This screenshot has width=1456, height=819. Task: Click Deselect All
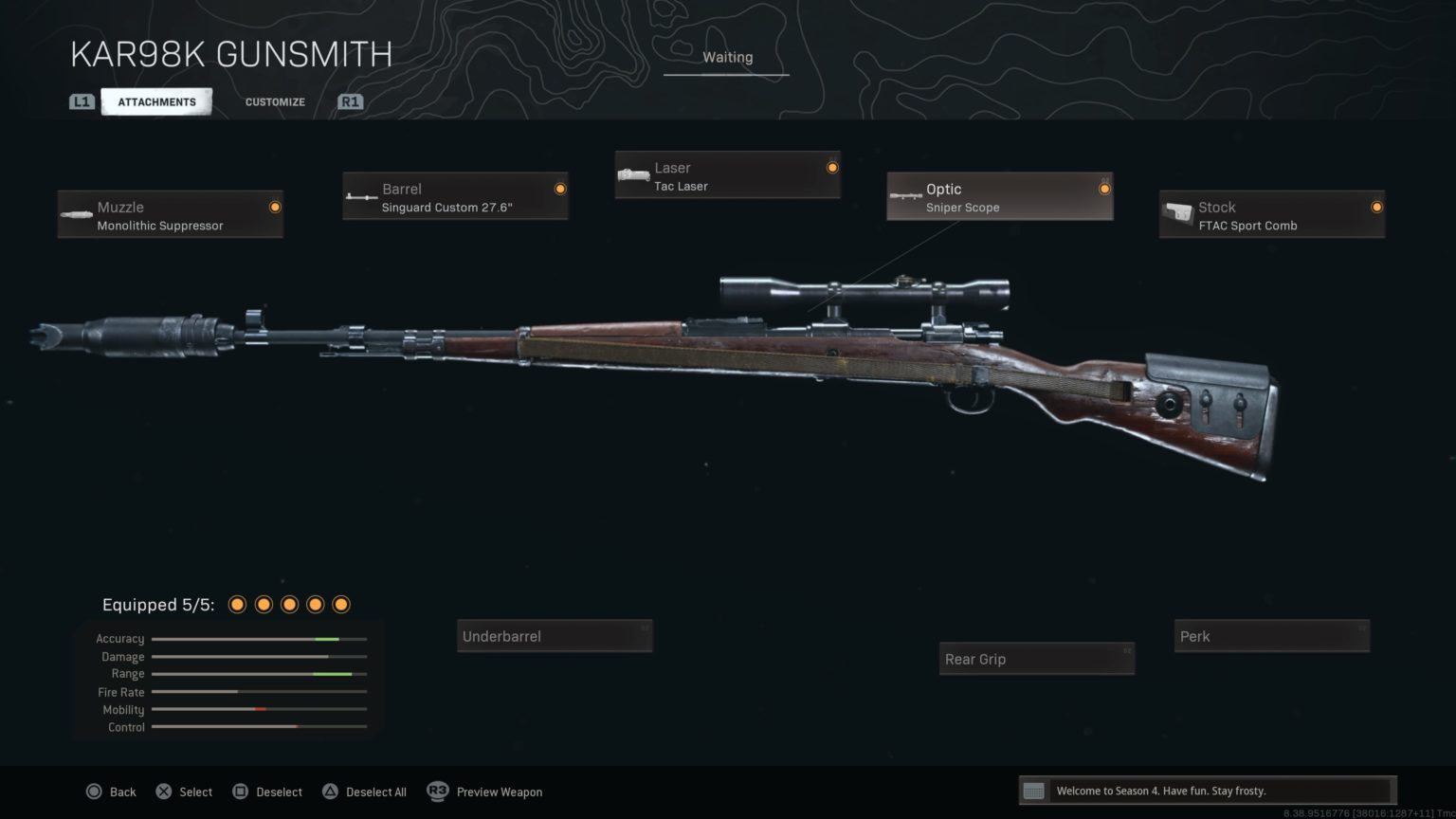364,792
